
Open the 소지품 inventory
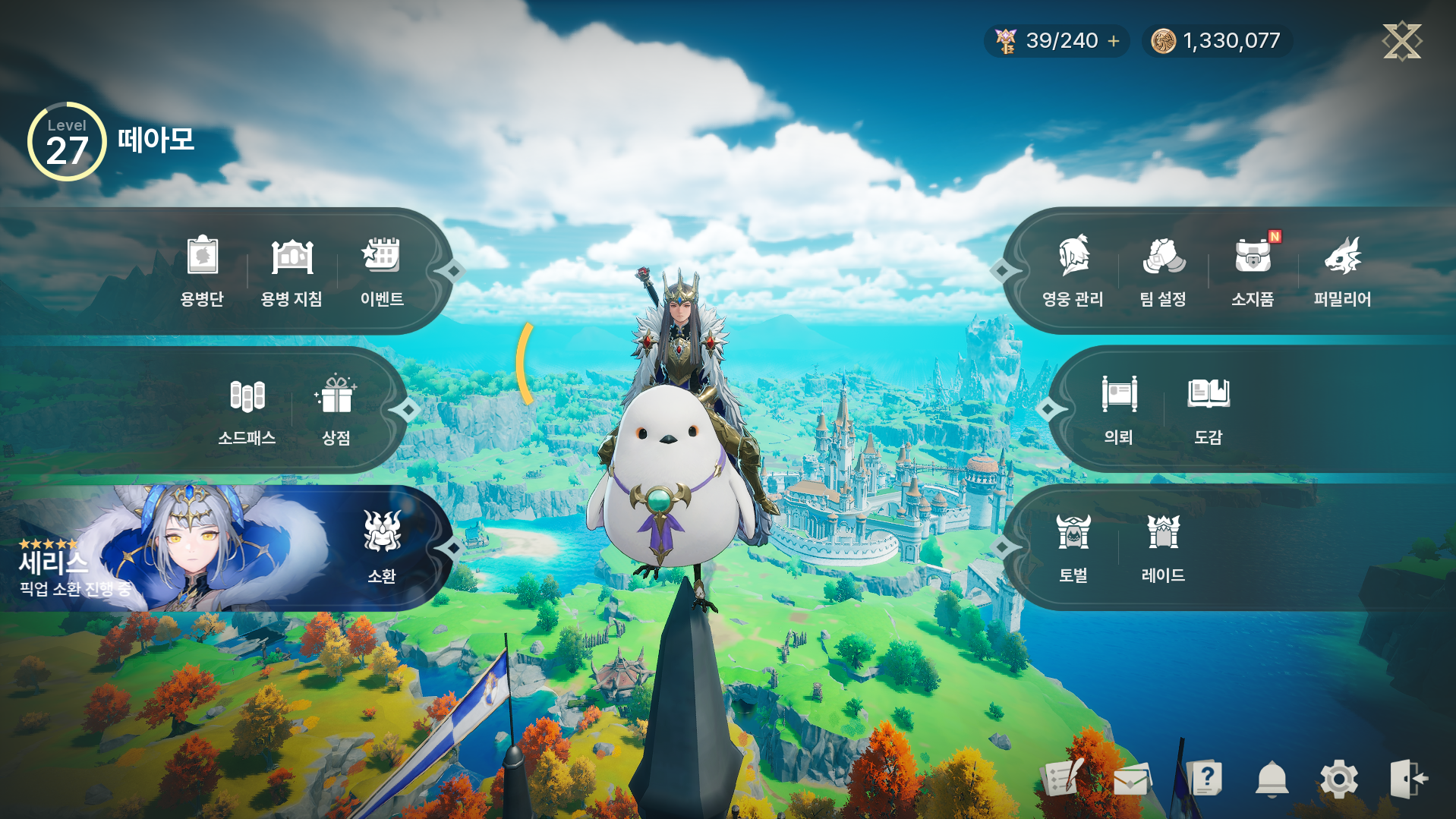pyautogui.click(x=1253, y=270)
